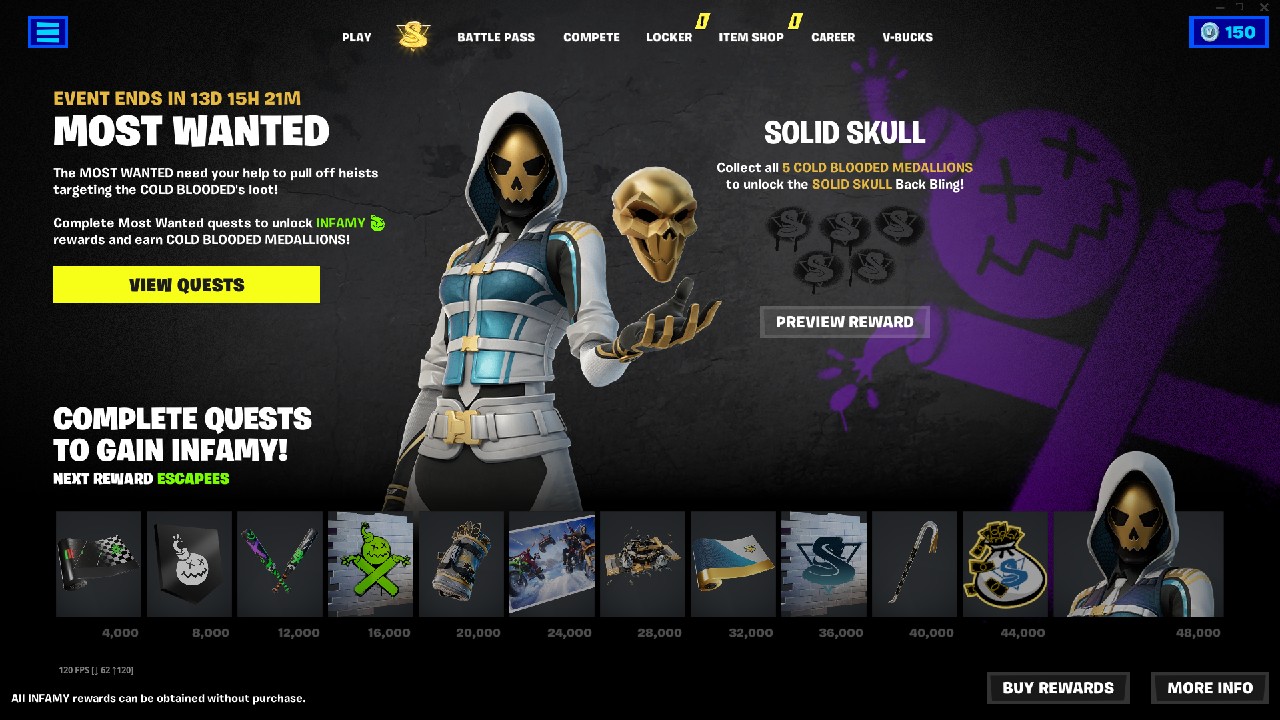Click the gold snake emblem in the navigation bar
This screenshot has height=720, width=1280.
(x=412, y=34)
